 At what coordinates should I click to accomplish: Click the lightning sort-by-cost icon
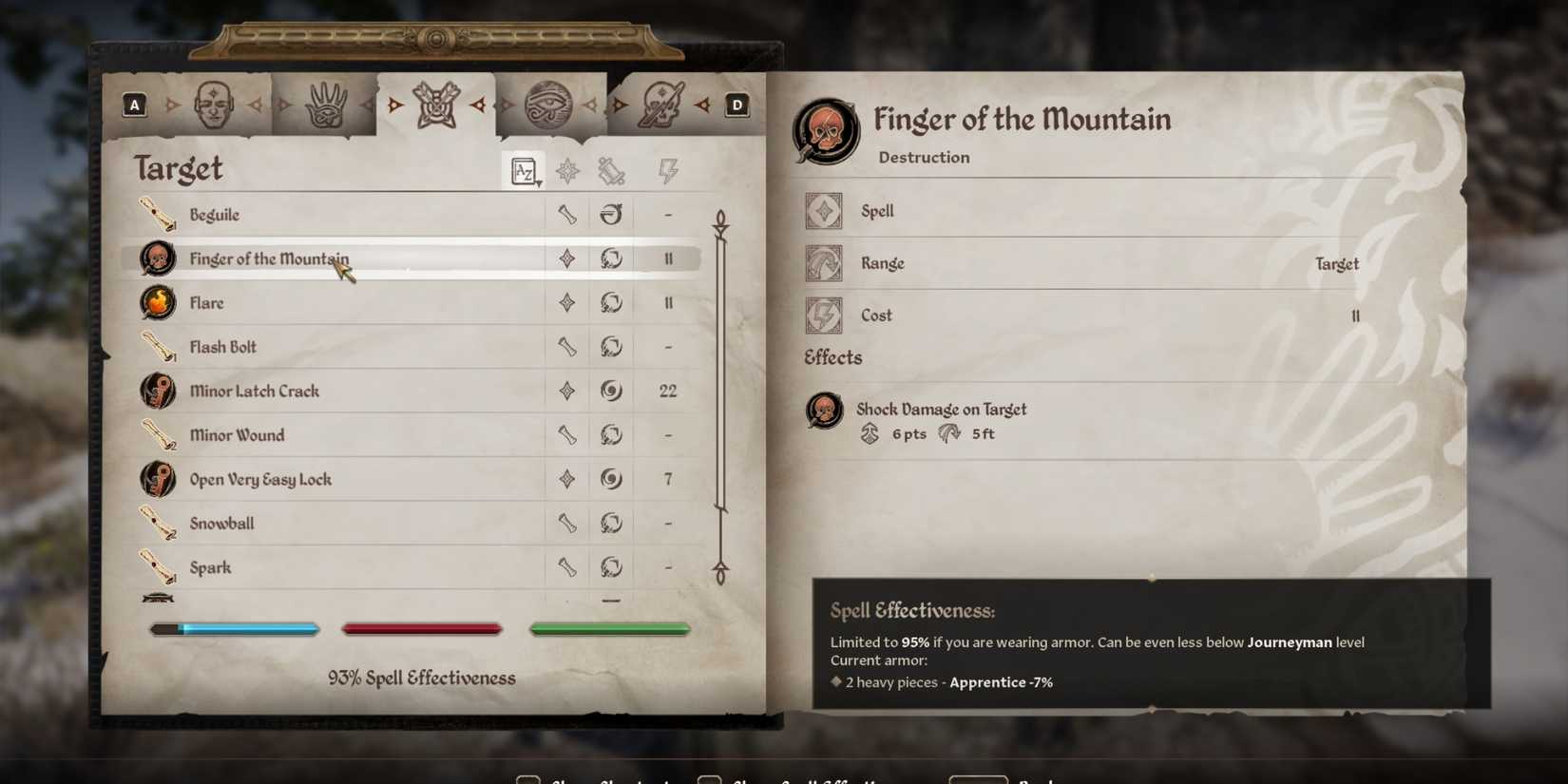668,171
